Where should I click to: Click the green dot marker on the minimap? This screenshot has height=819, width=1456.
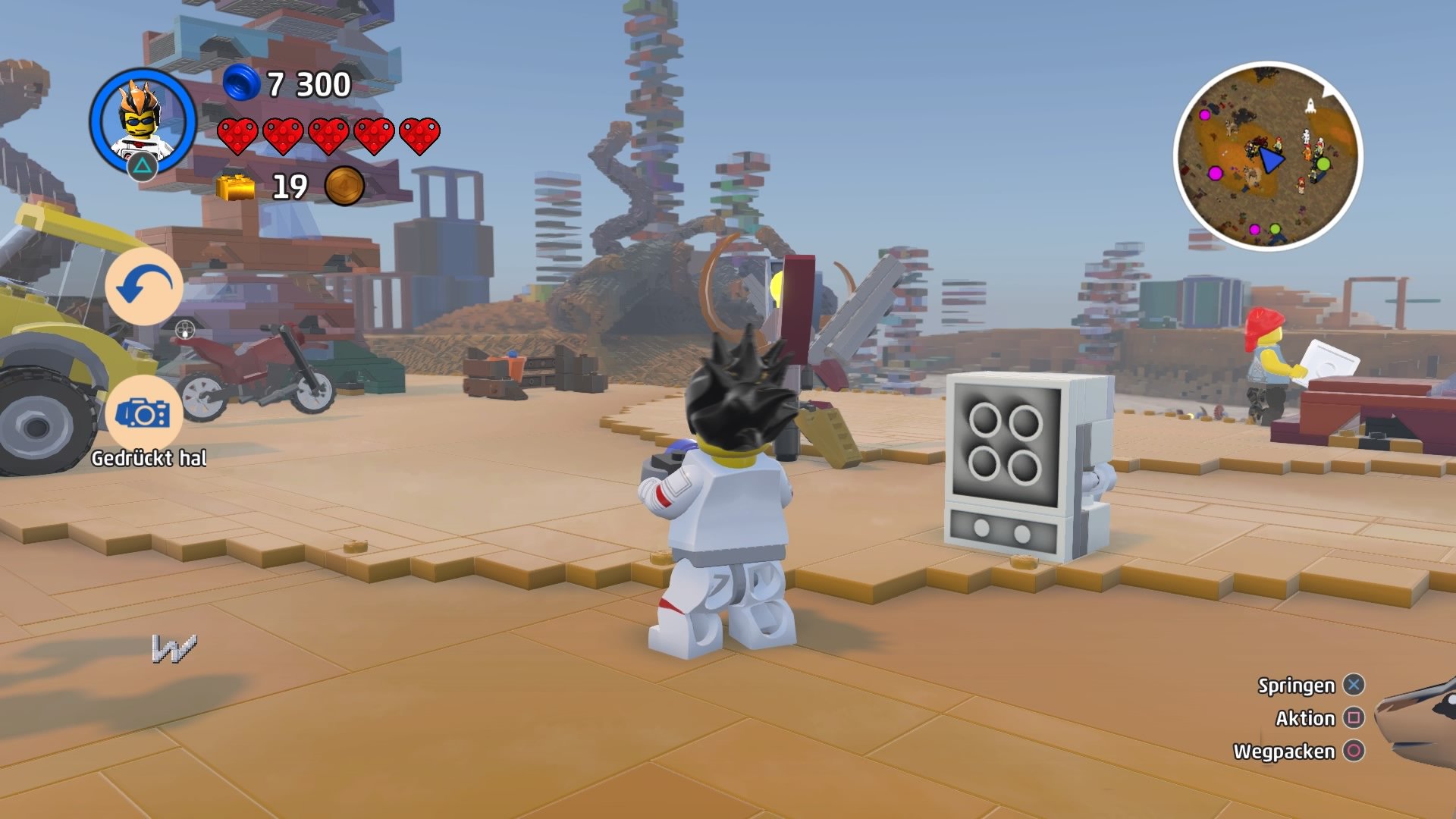[x=1323, y=165]
